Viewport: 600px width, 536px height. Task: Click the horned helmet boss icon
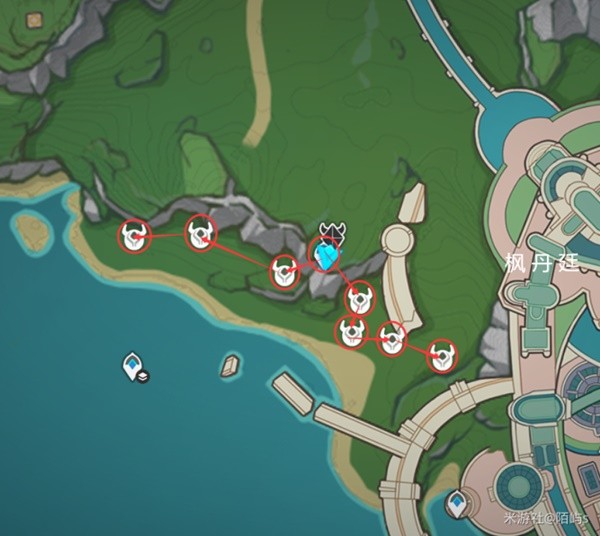tap(332, 233)
